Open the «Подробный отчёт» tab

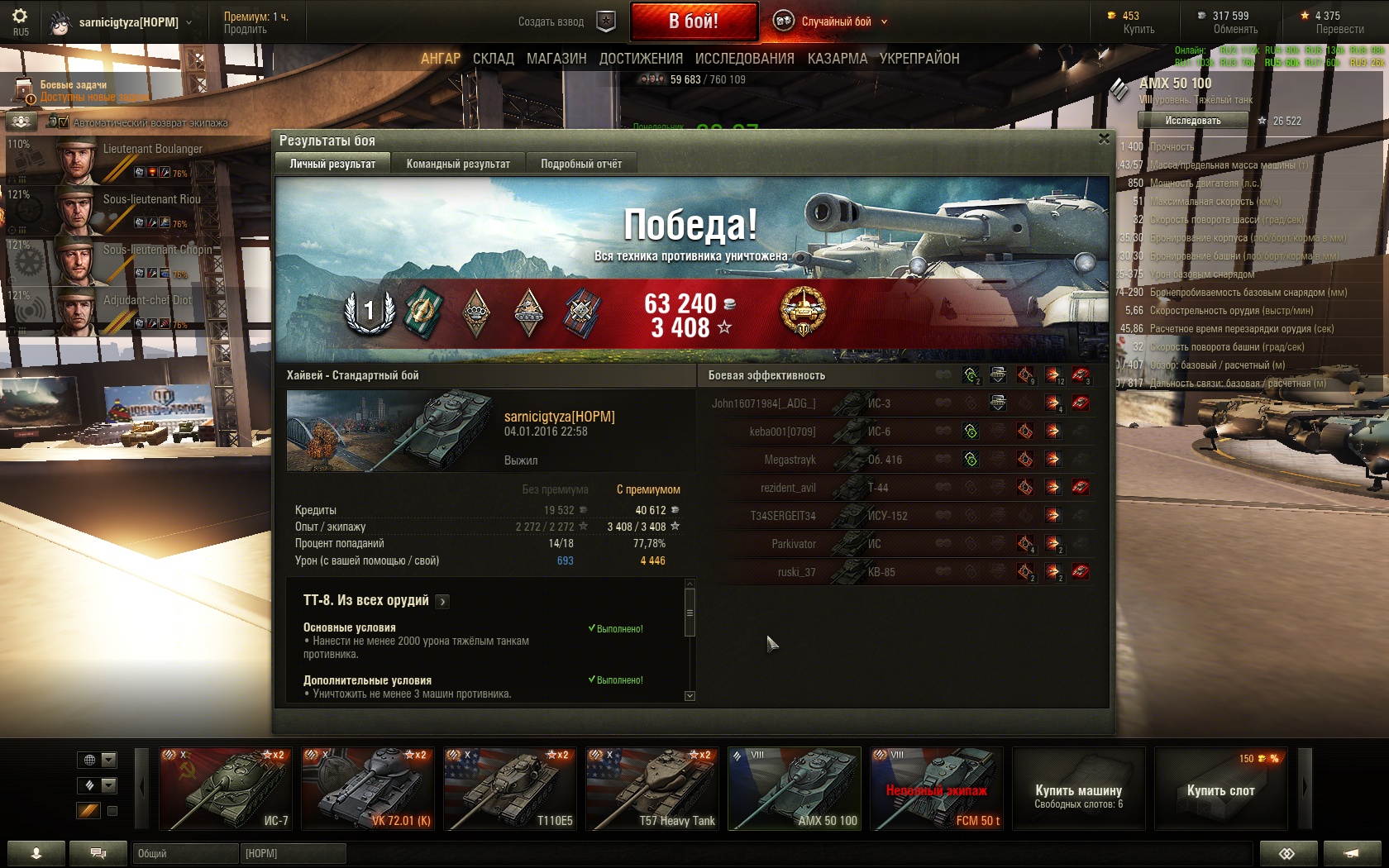click(x=581, y=164)
